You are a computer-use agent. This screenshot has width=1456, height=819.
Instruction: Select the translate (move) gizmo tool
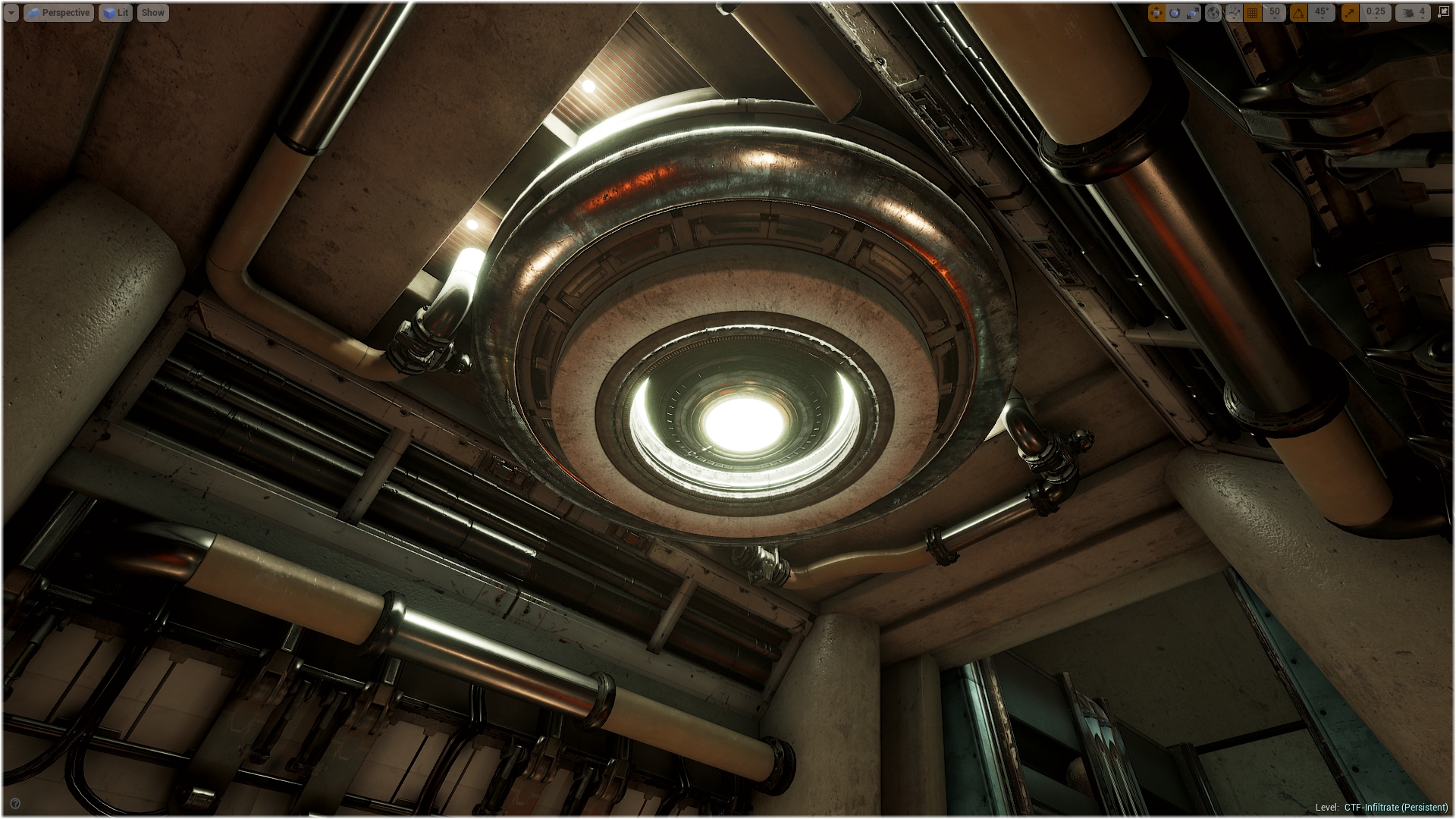tap(1156, 13)
